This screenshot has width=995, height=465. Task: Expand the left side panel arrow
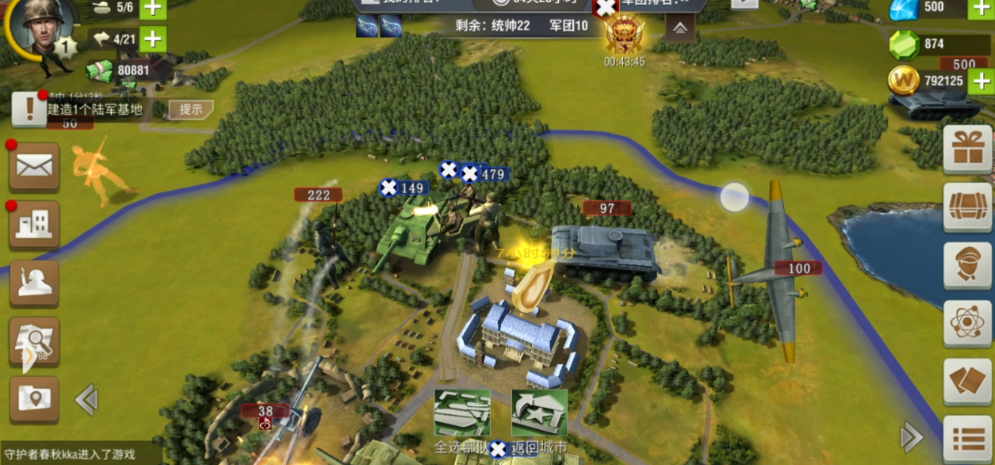point(86,400)
